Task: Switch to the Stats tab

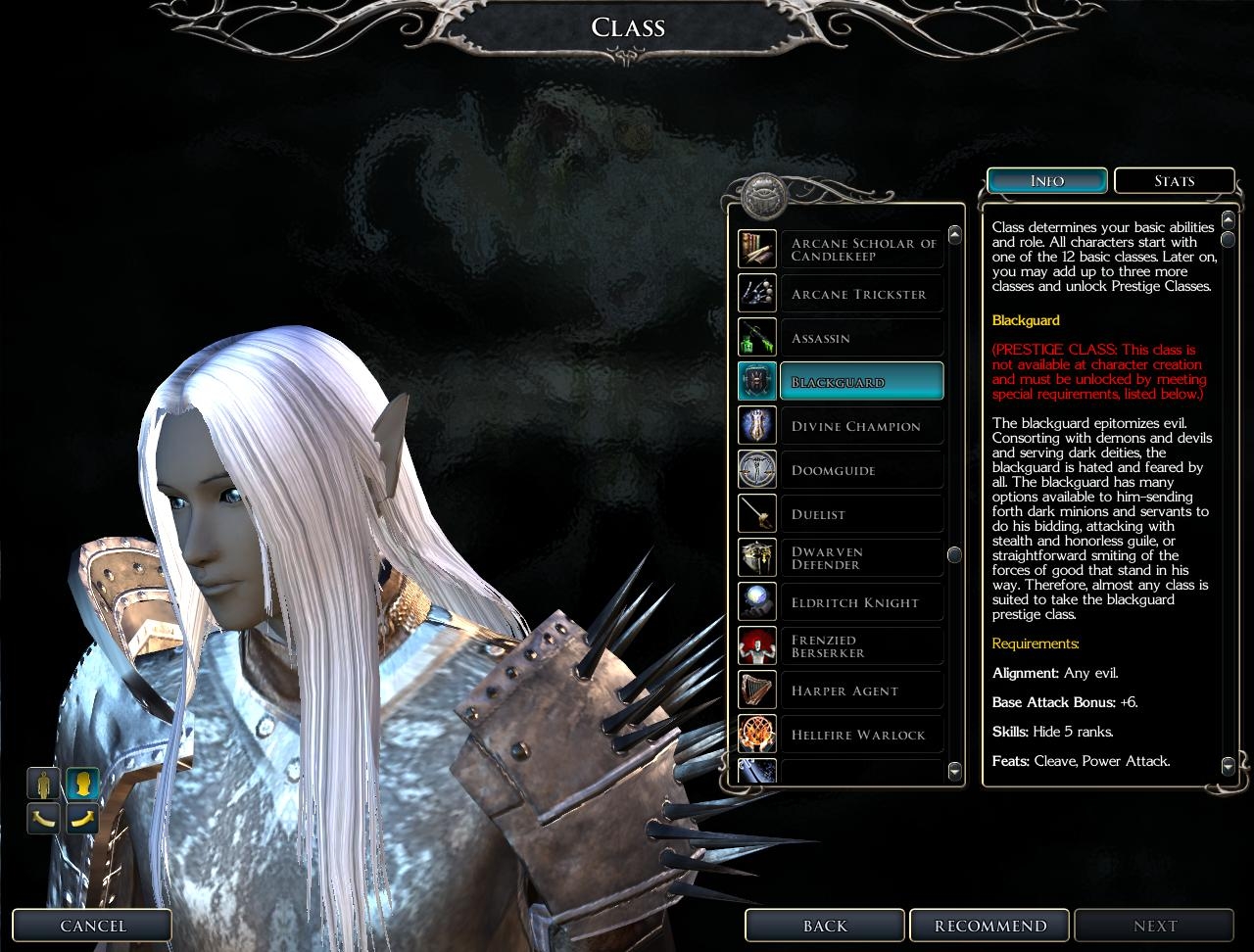Action: [x=1174, y=181]
